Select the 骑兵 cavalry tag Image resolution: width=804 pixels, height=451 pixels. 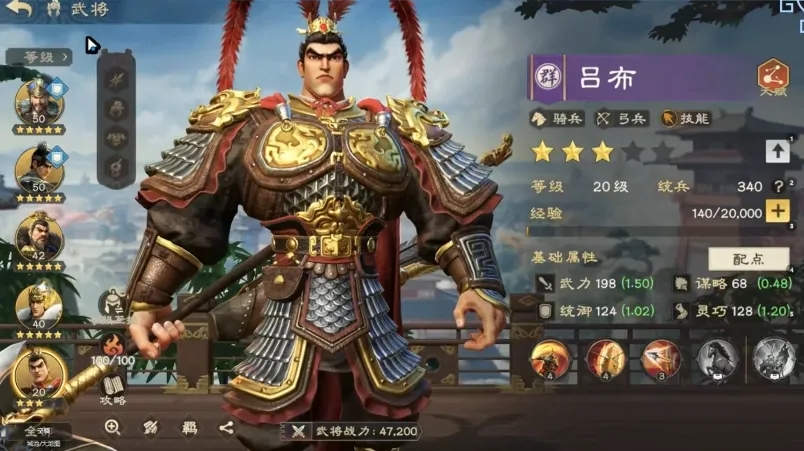557,118
